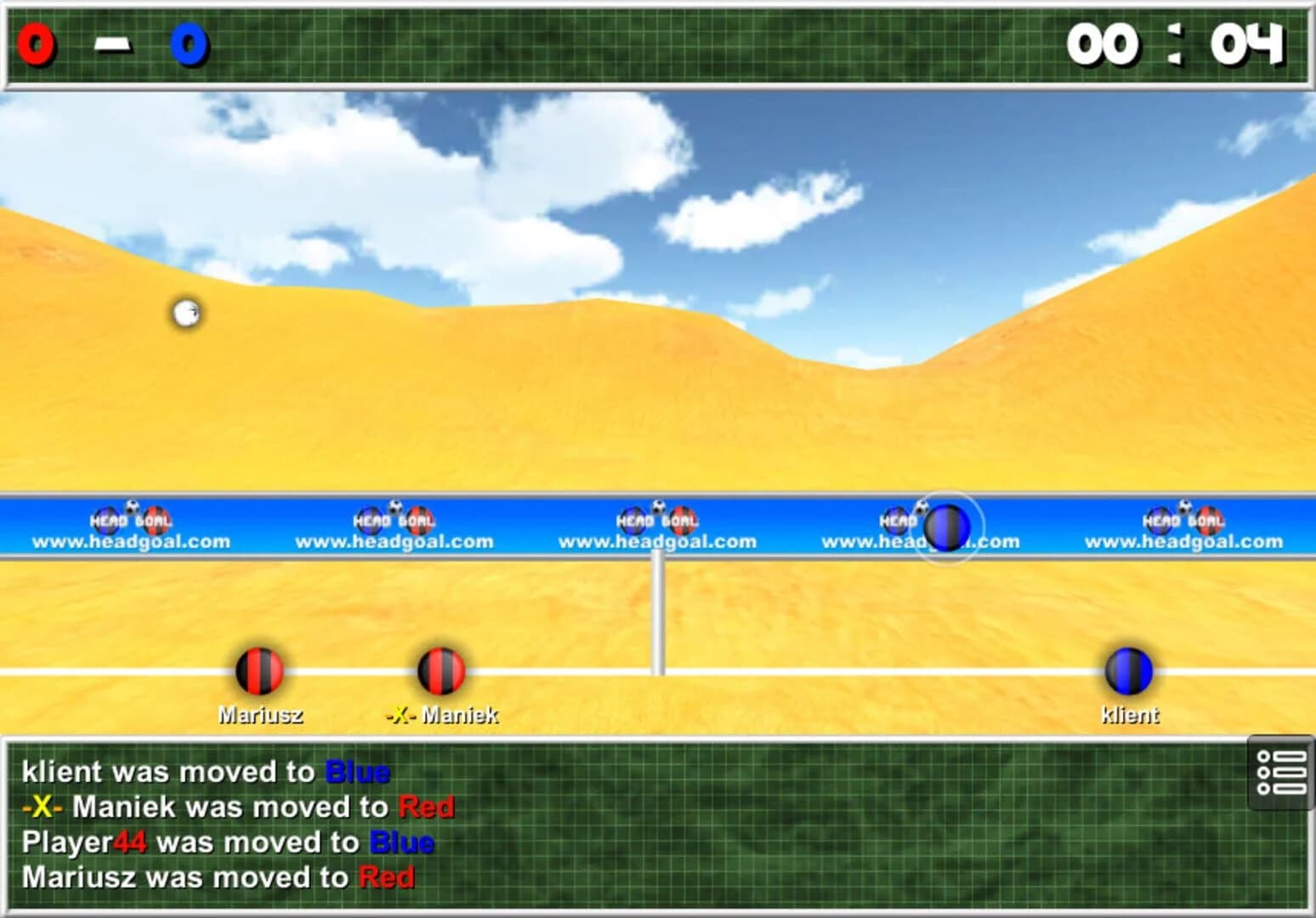Image resolution: width=1316 pixels, height=918 pixels.
Task: Toggle selection circle around the netted ball
Action: pos(946,527)
